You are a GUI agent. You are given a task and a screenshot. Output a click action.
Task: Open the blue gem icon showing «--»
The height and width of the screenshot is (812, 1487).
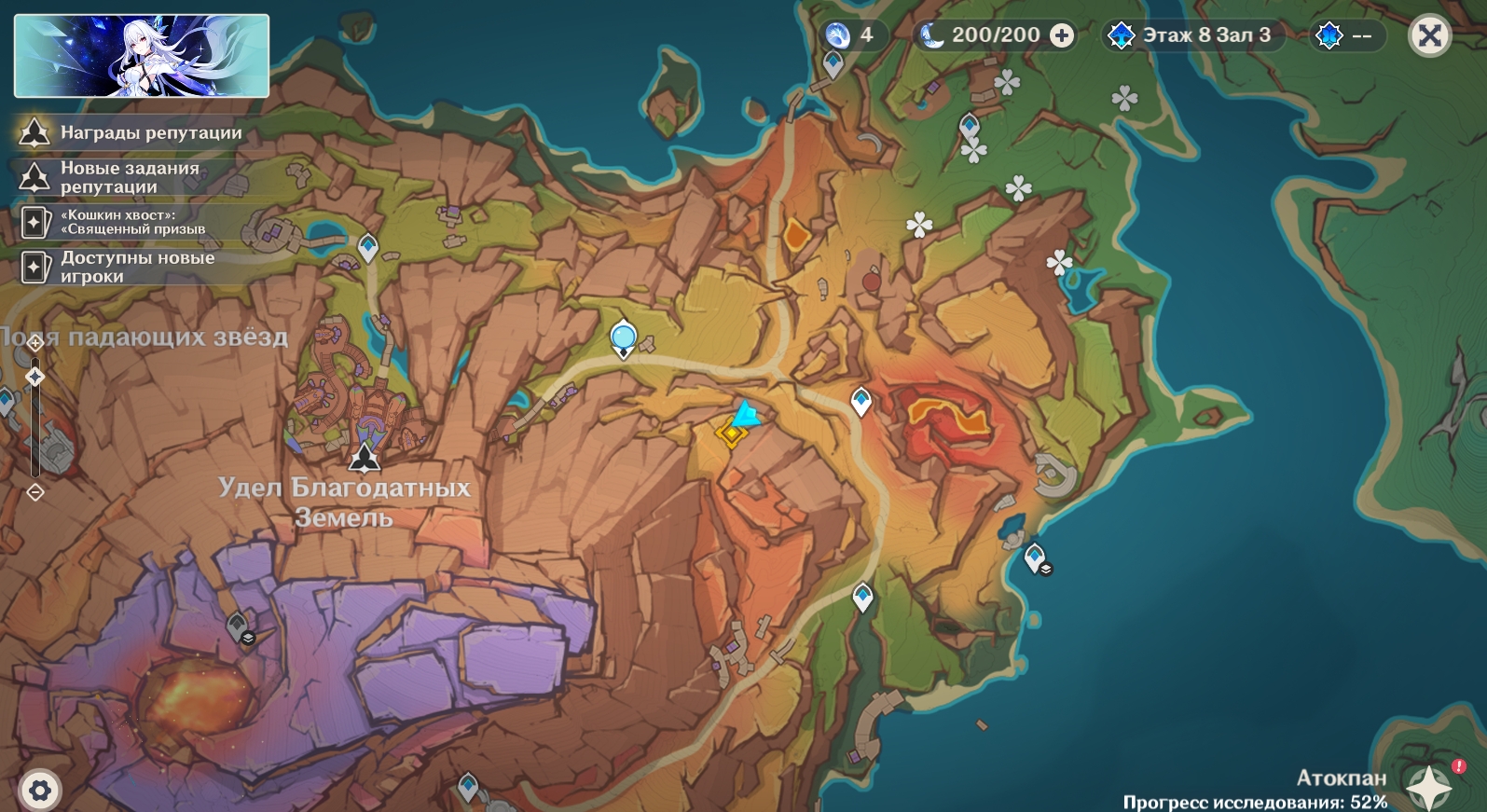coord(1344,35)
